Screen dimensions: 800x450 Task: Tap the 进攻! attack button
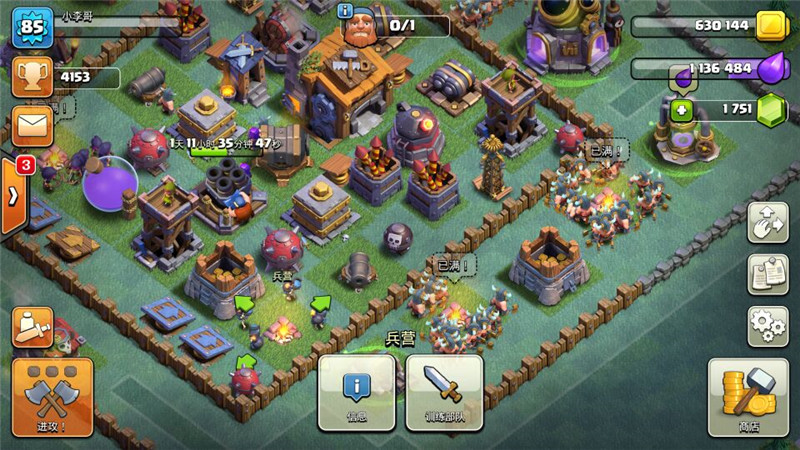point(52,399)
